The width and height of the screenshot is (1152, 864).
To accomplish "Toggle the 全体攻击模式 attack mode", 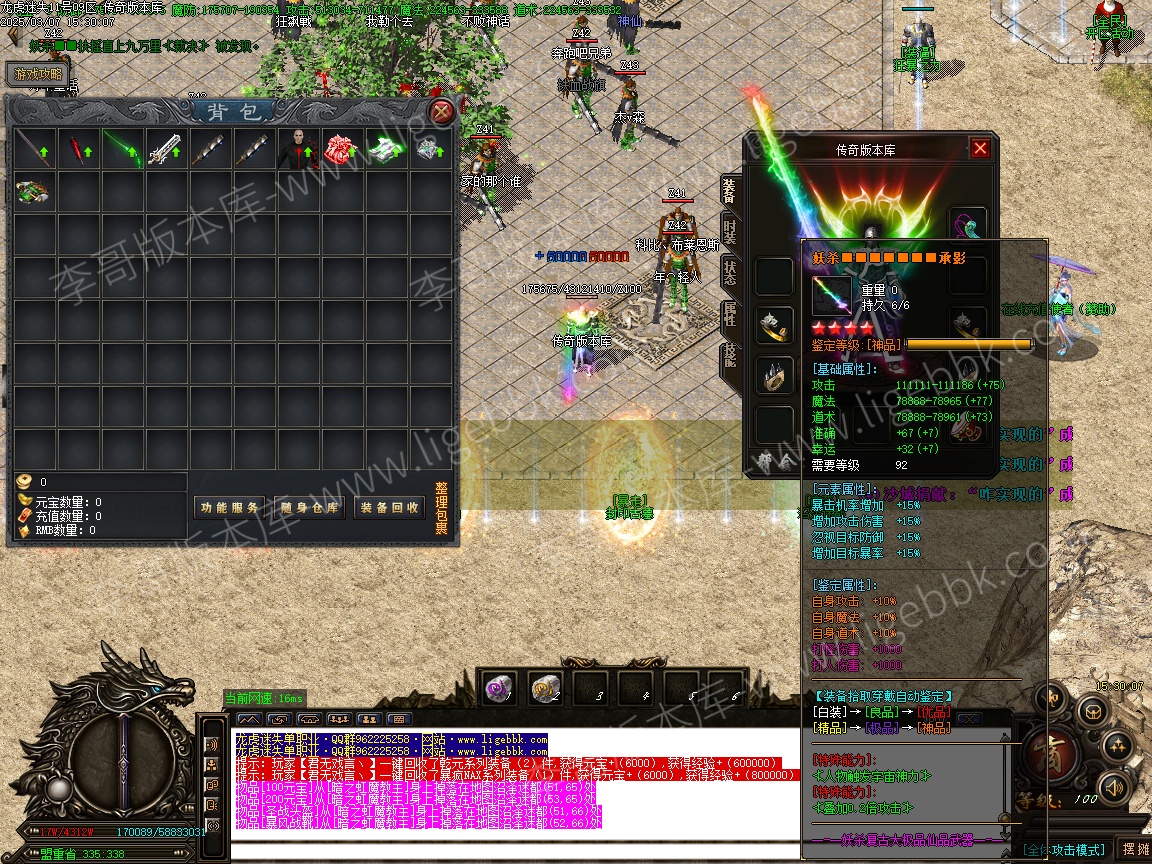I will pyautogui.click(x=1064, y=849).
